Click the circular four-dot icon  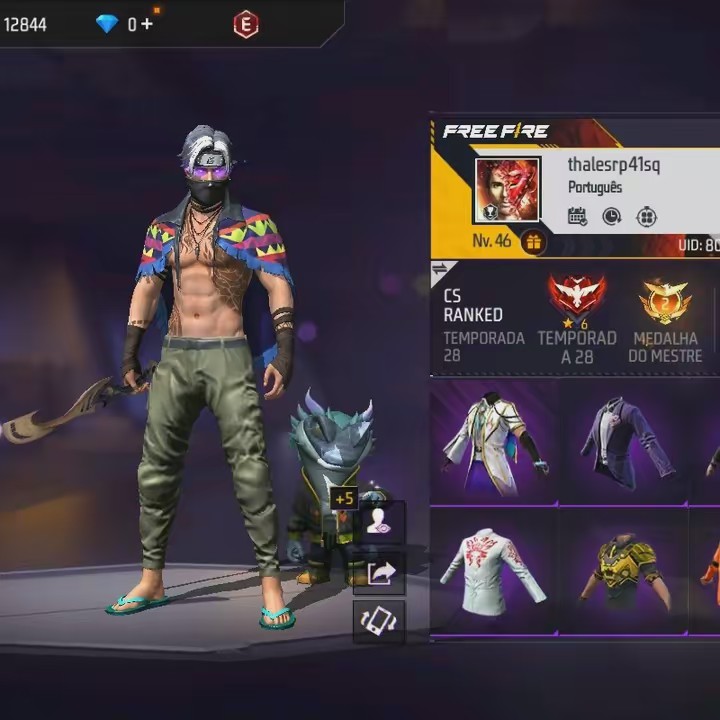(x=646, y=216)
